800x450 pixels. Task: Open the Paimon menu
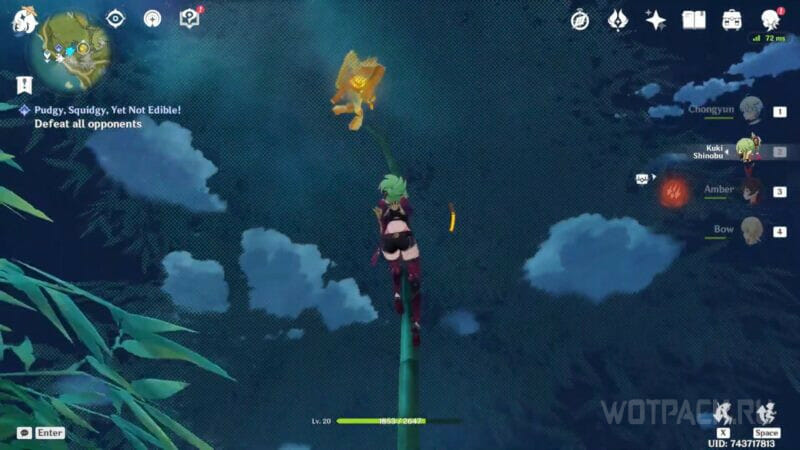[23, 20]
